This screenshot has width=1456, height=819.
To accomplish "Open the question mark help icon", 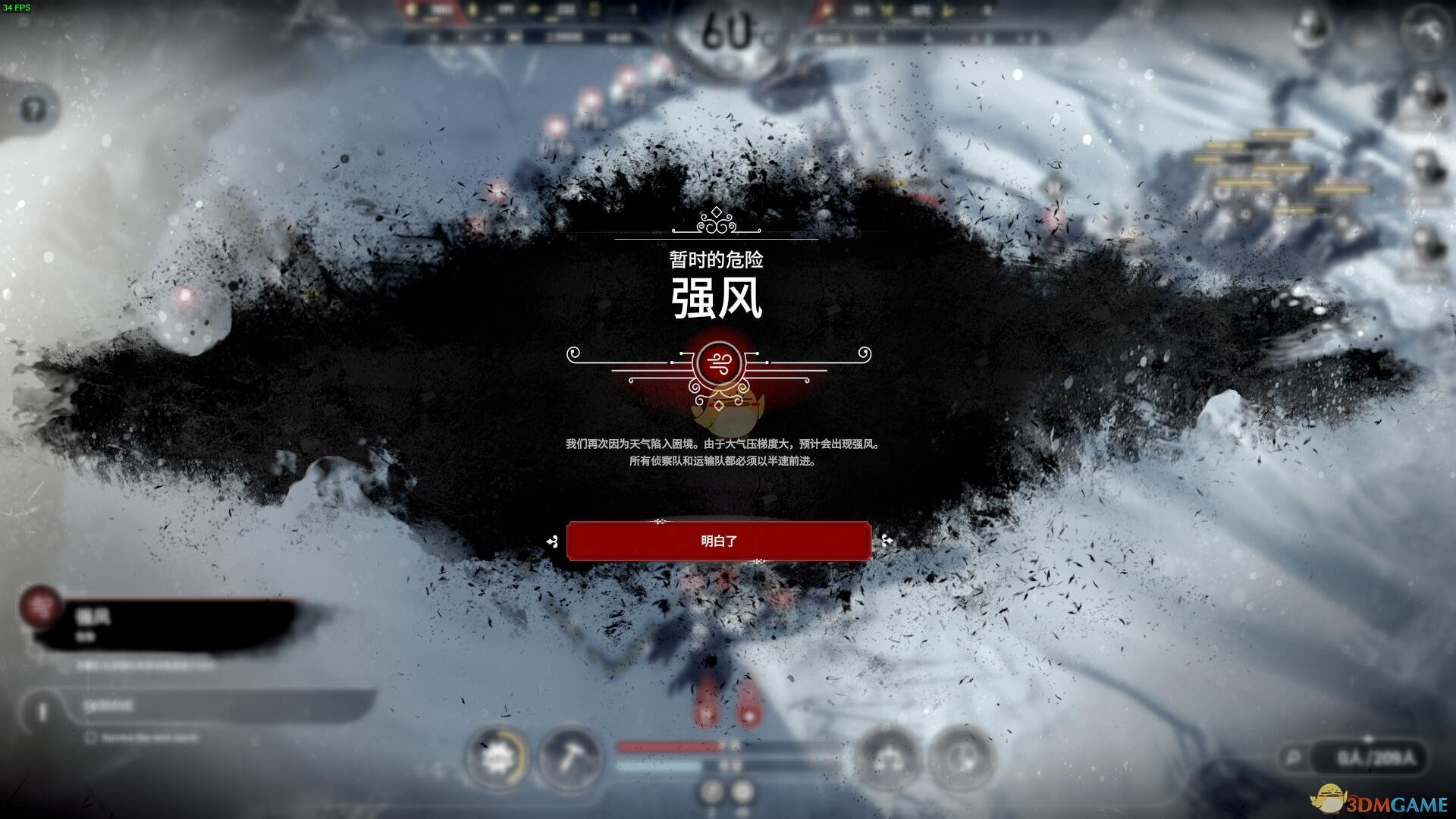I will 33,110.
